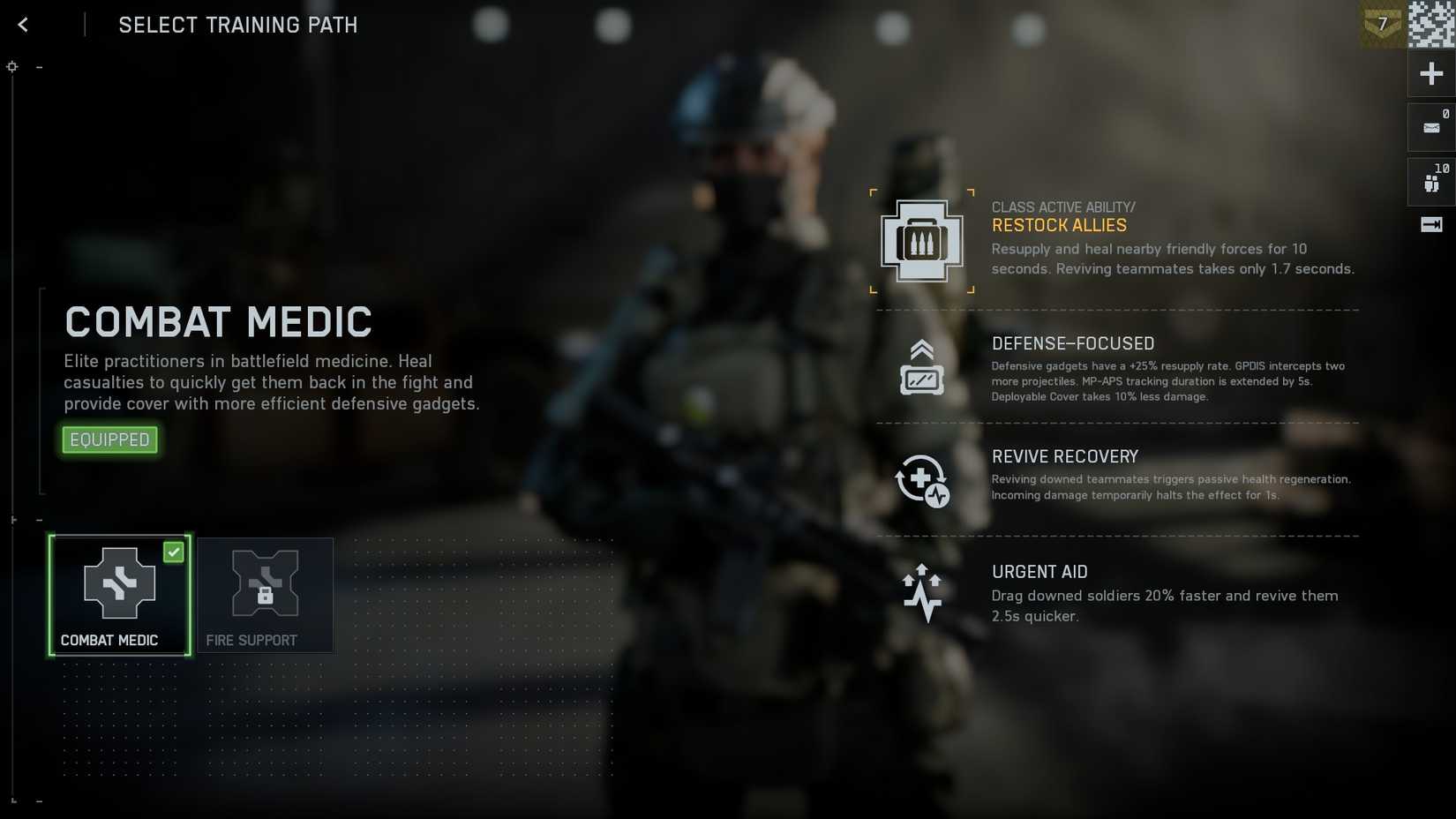
Task: Click the Restock Allies label text
Action: click(1059, 225)
